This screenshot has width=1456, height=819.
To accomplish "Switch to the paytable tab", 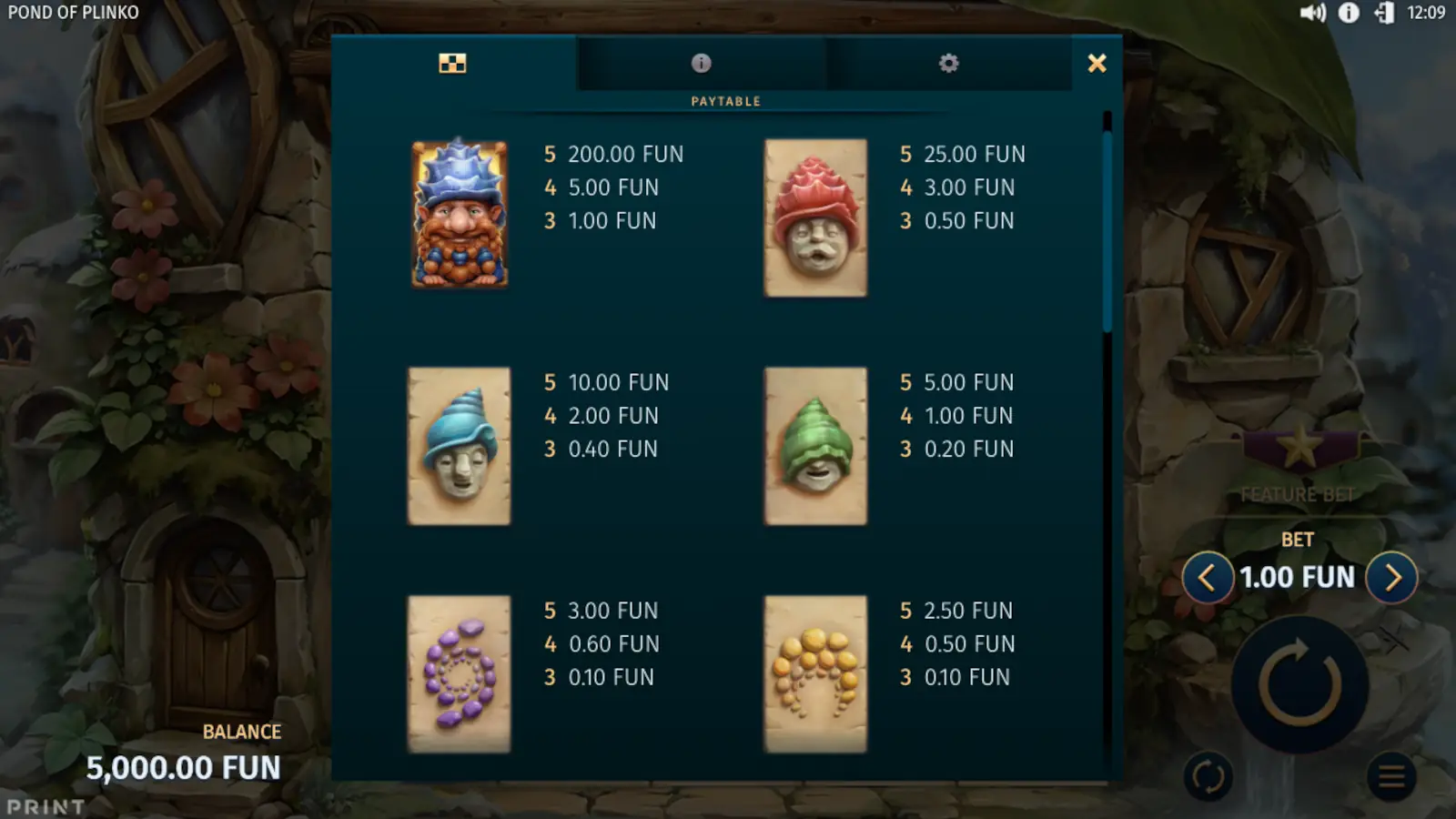I will [x=452, y=63].
